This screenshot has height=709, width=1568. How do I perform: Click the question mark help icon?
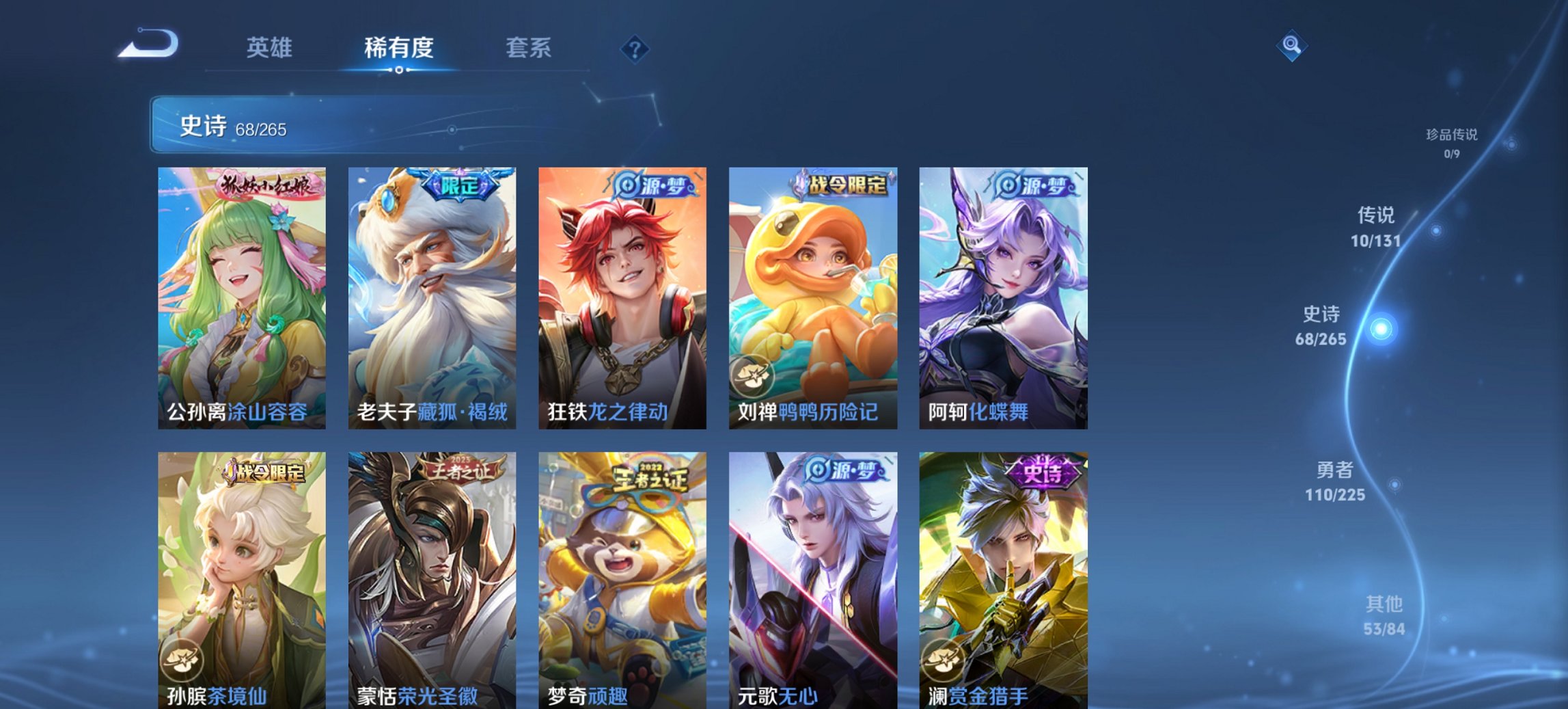tap(634, 48)
